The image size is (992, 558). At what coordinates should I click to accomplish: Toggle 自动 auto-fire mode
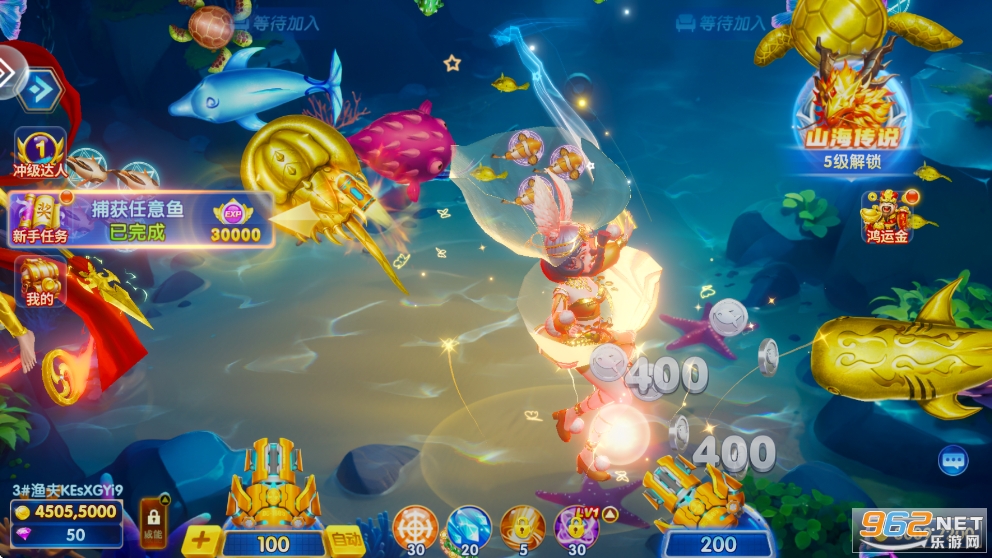pyautogui.click(x=345, y=540)
